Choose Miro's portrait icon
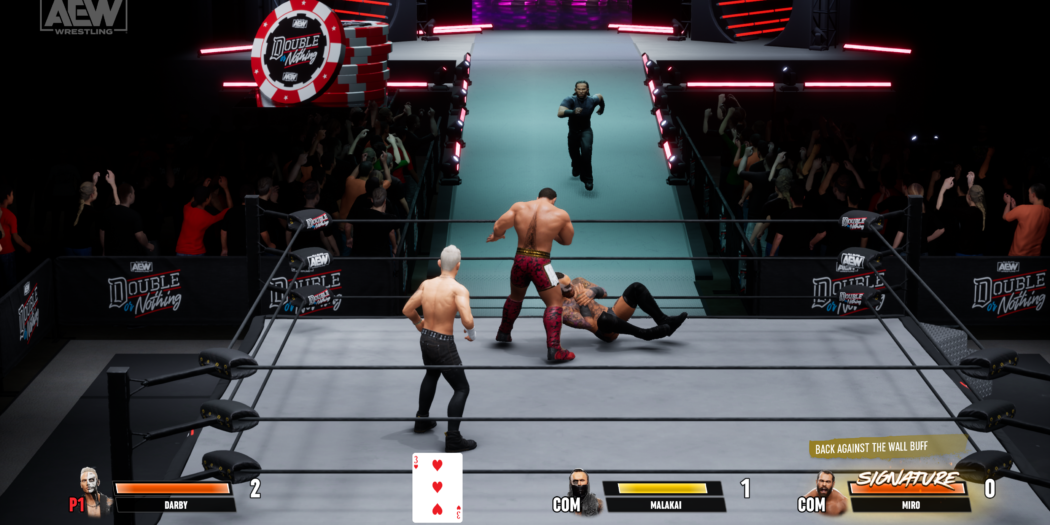 tap(828, 492)
